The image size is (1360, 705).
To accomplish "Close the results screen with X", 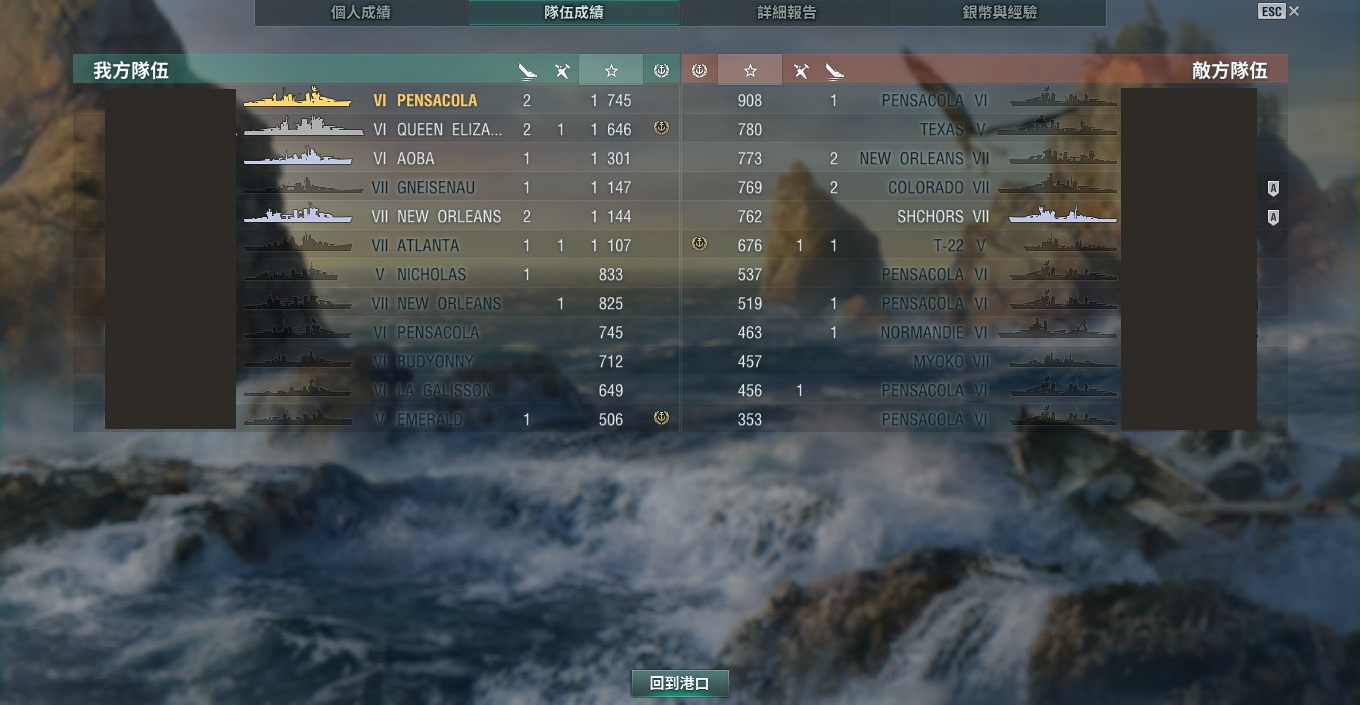I will tap(1294, 11).
